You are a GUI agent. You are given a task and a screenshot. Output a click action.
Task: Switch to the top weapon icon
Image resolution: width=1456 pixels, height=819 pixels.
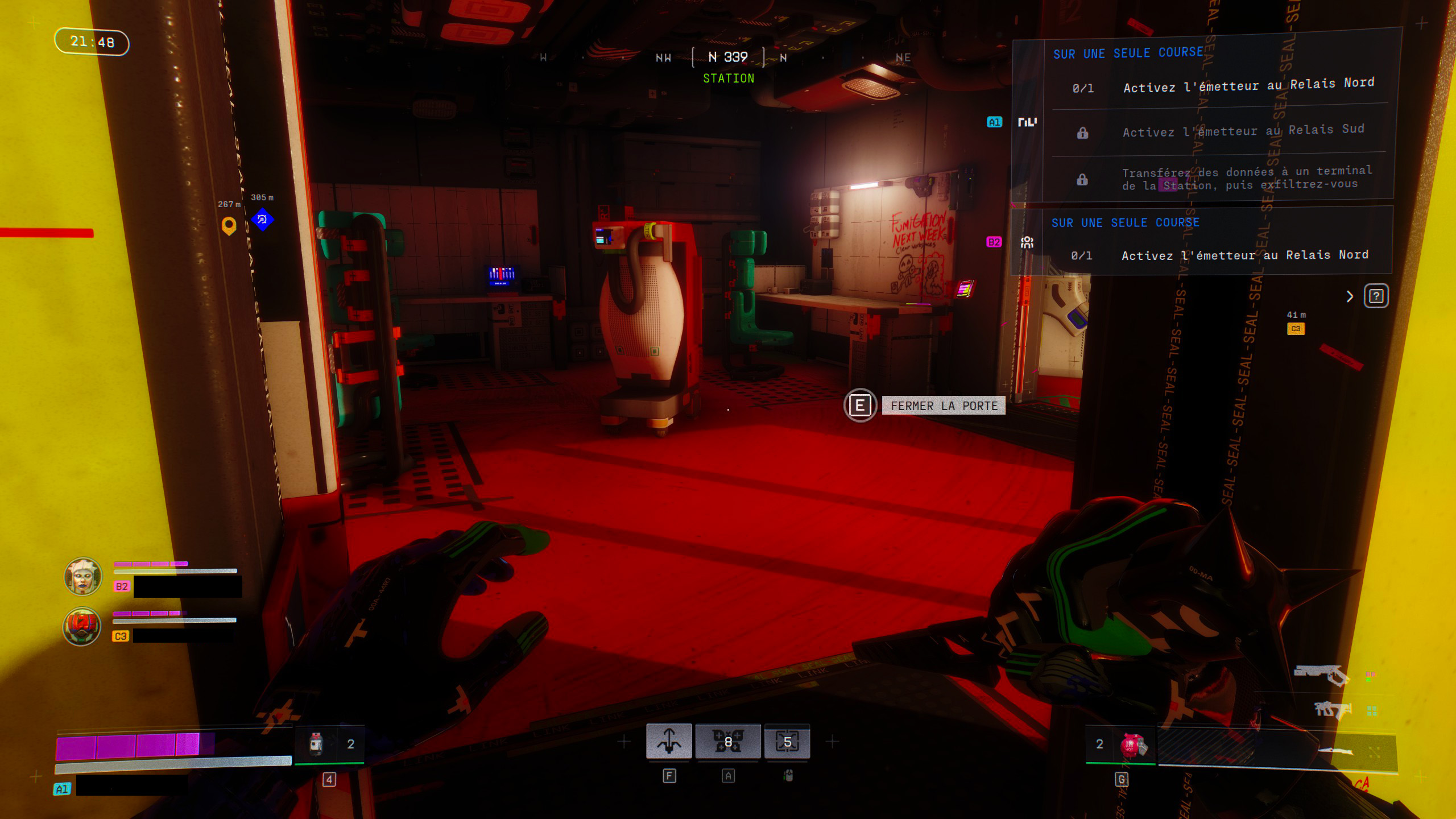click(x=1322, y=675)
